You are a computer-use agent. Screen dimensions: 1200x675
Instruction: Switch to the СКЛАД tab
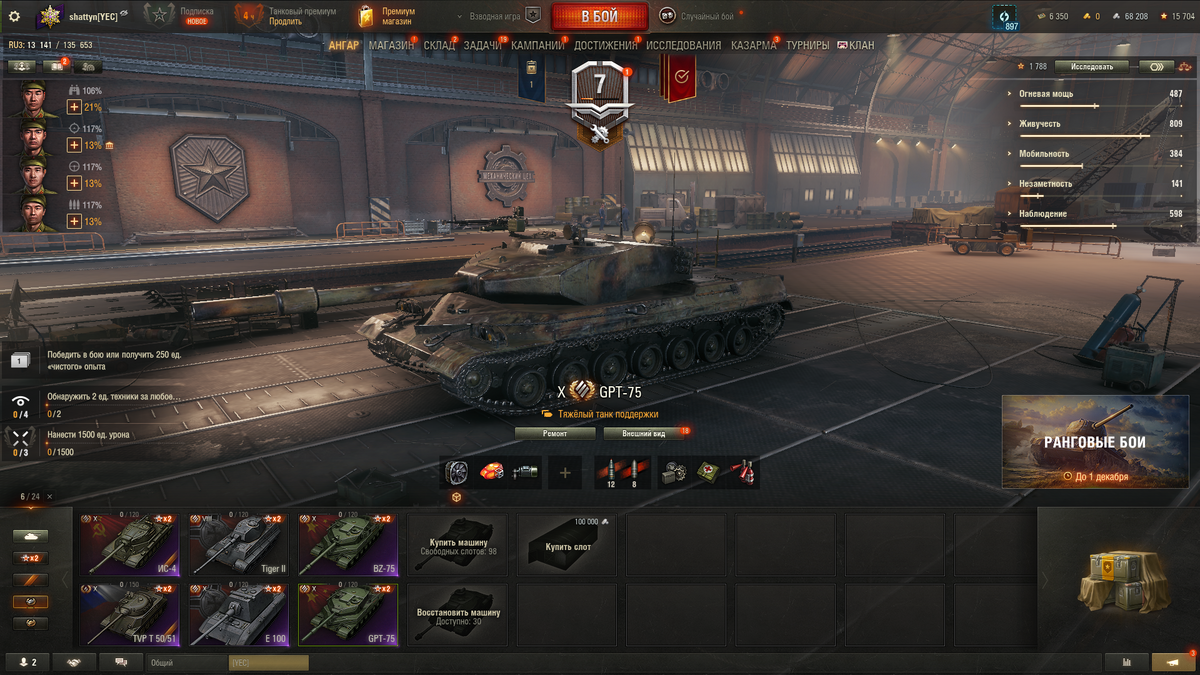(x=439, y=45)
